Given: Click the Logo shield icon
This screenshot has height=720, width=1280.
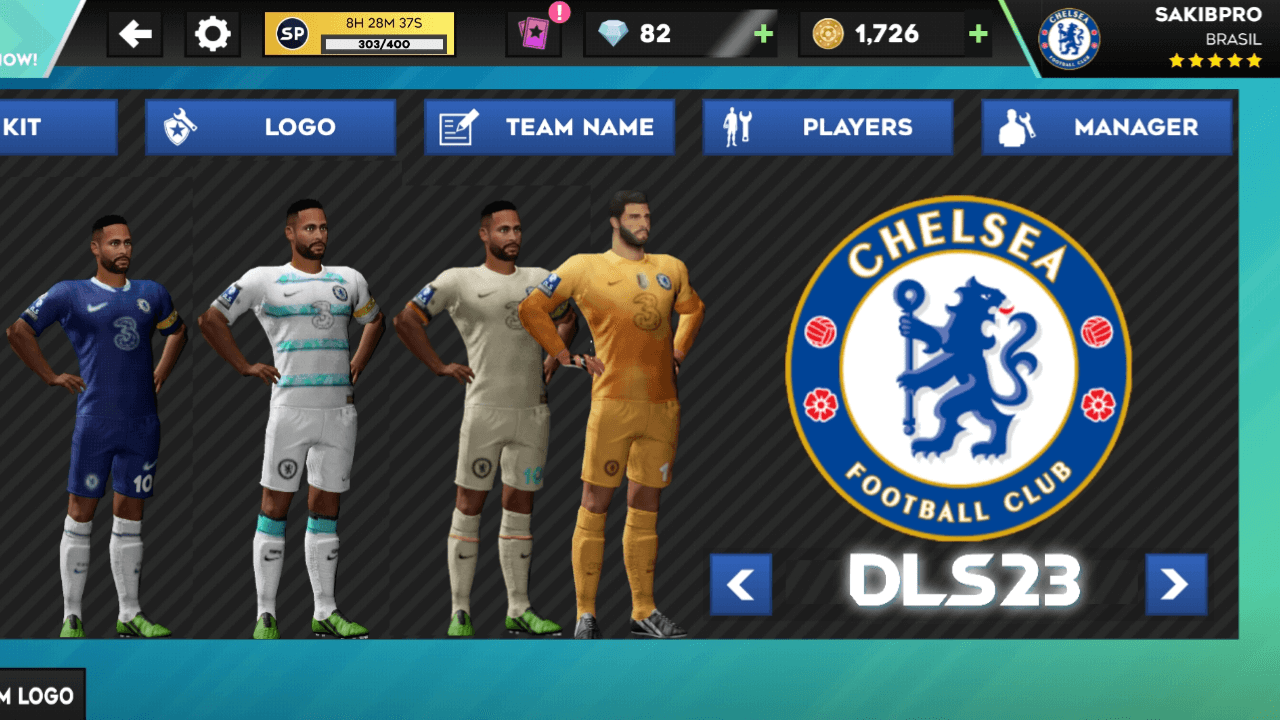Looking at the screenshot, I should [x=177, y=127].
